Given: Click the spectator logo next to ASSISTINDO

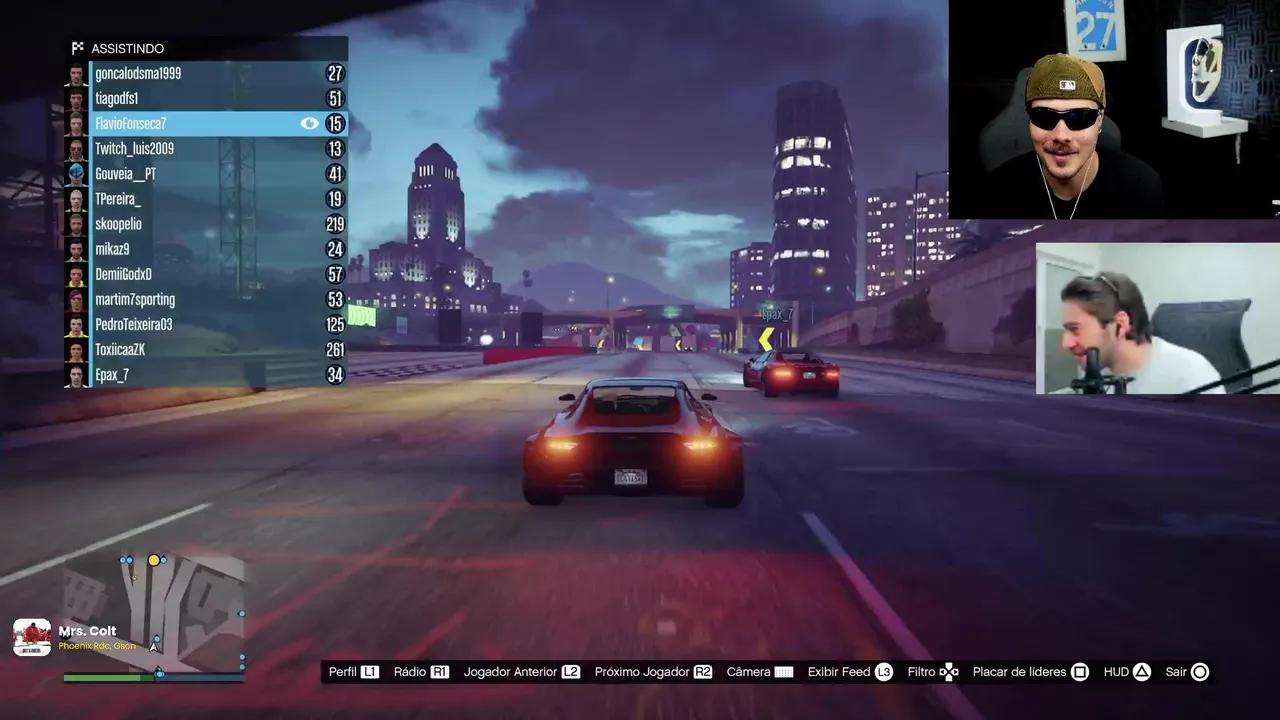Looking at the screenshot, I should [79, 47].
